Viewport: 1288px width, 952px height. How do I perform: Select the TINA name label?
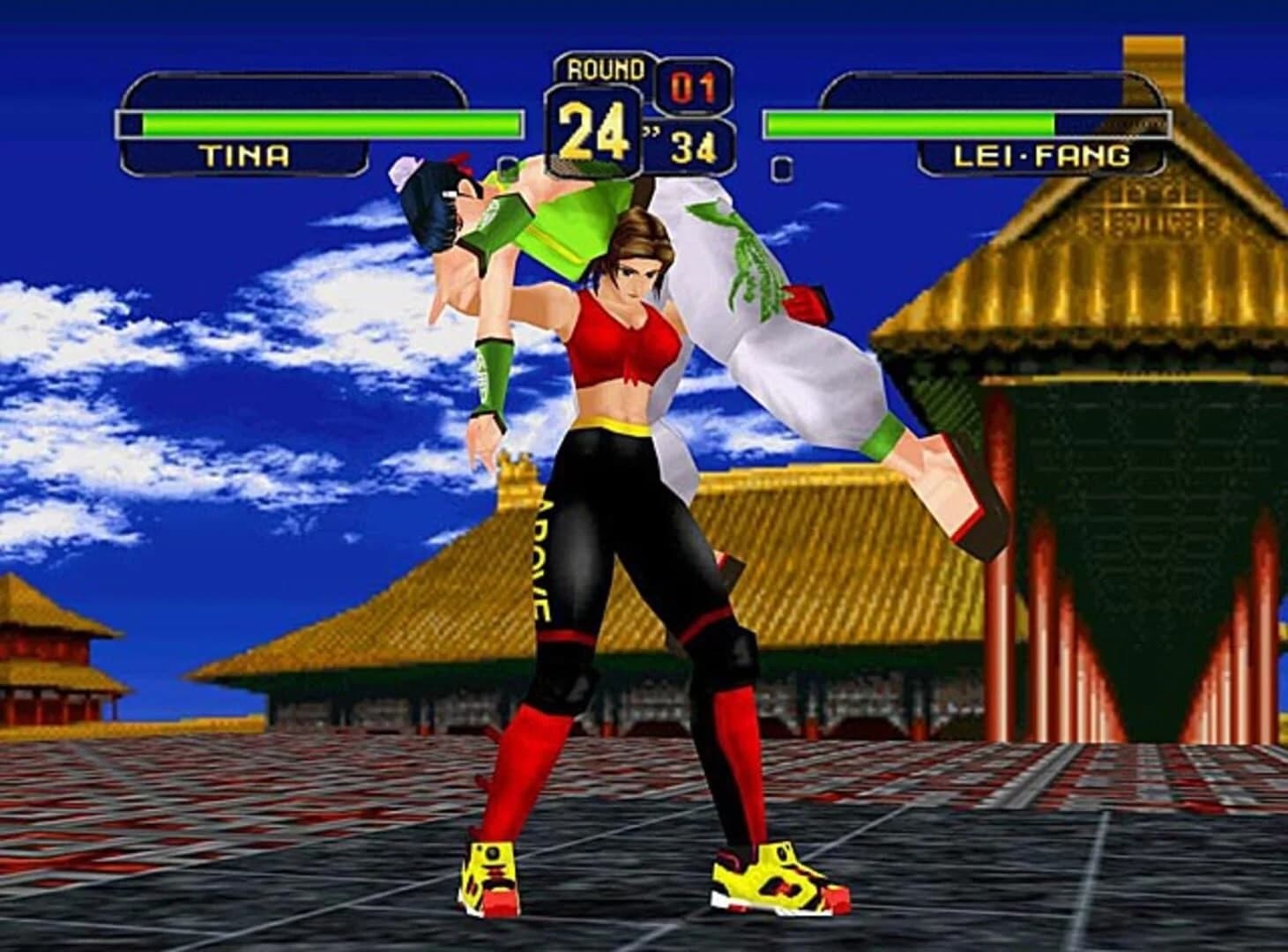click(x=246, y=154)
